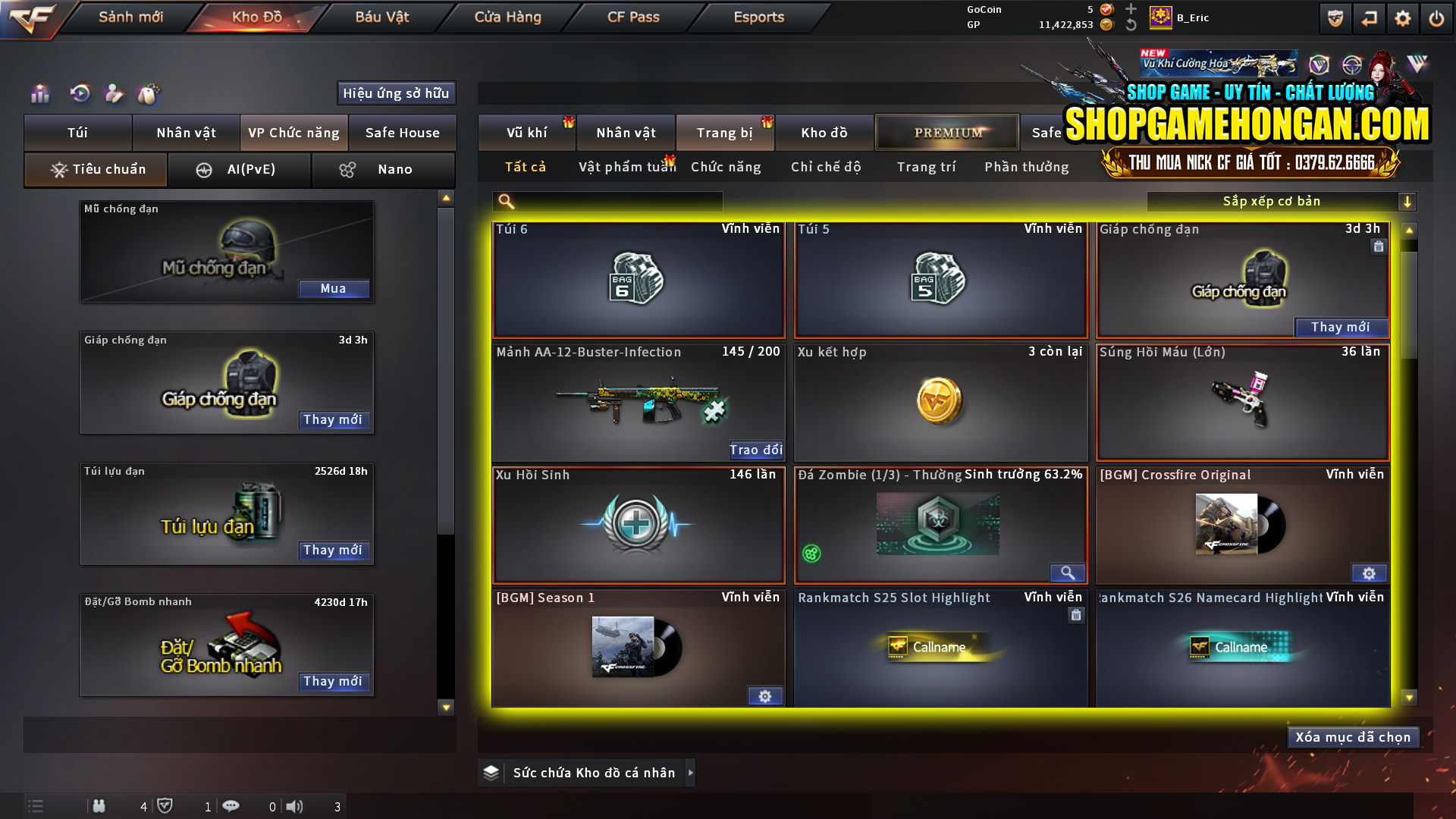
Task: Open the ranking stats icon above Túi tab
Action: (39, 93)
